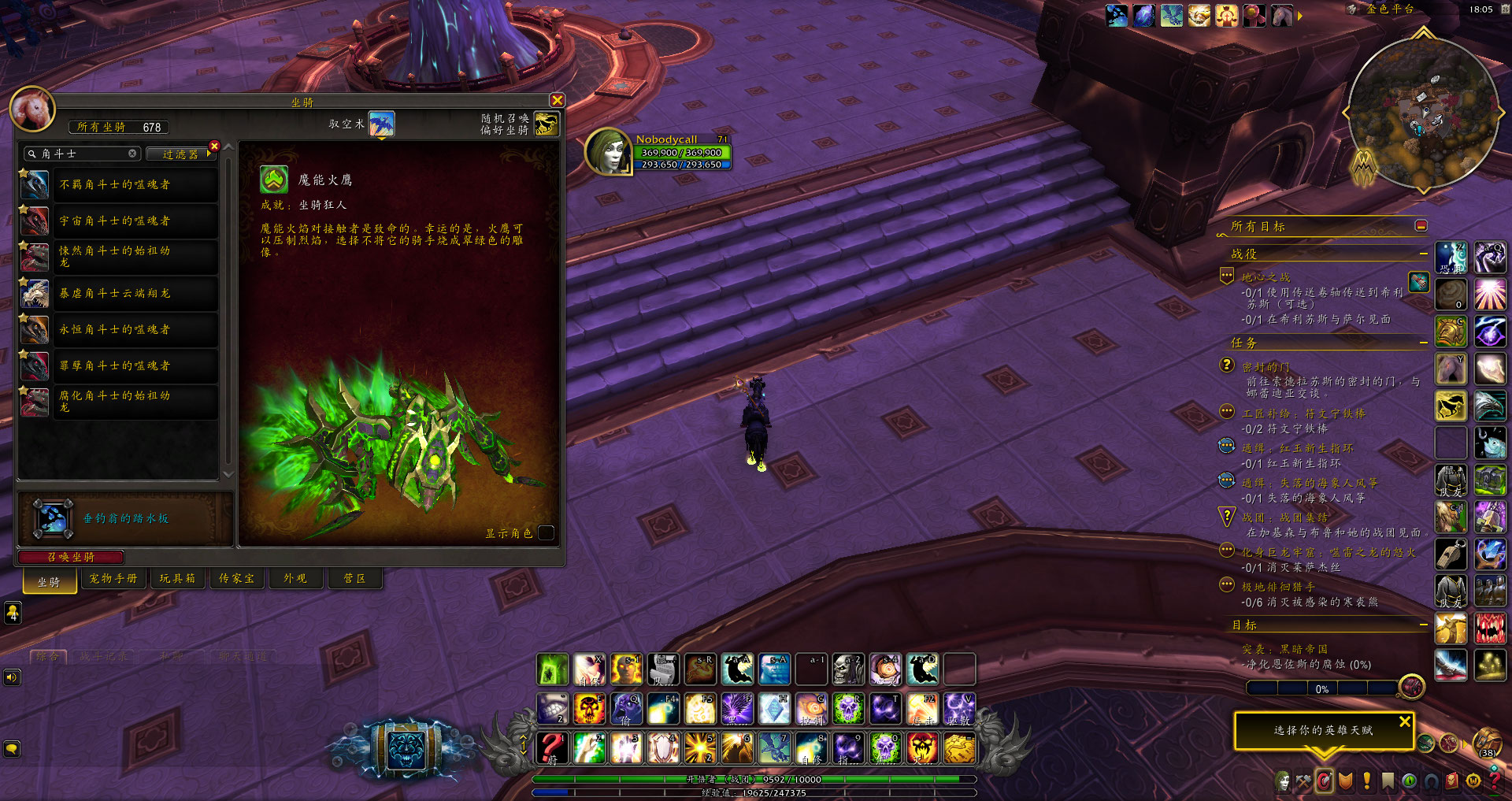Select the Nobodycall player portrait
This screenshot has height=801, width=1512.
(x=608, y=151)
